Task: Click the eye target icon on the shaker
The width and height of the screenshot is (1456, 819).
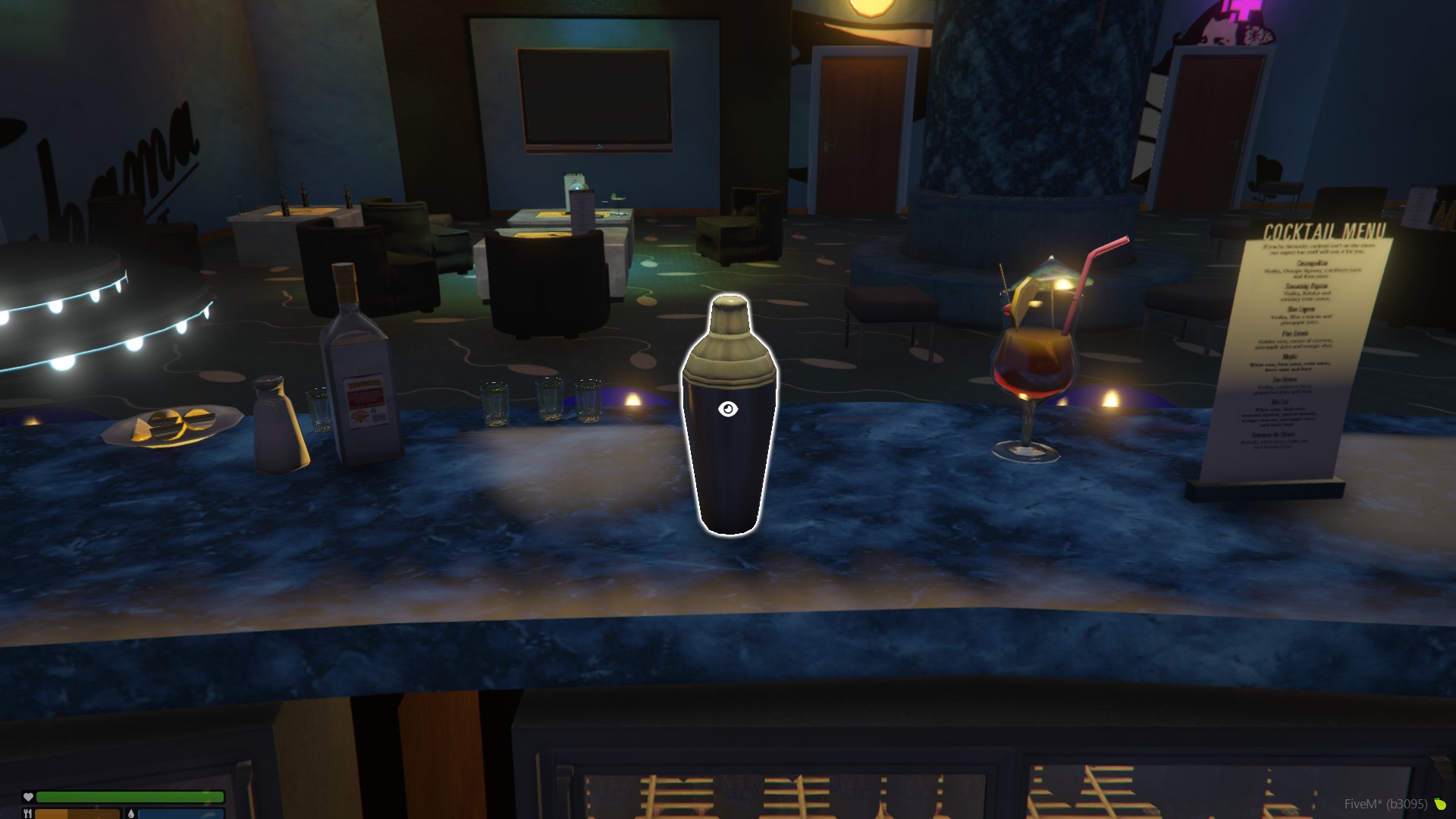Action: pos(728,409)
